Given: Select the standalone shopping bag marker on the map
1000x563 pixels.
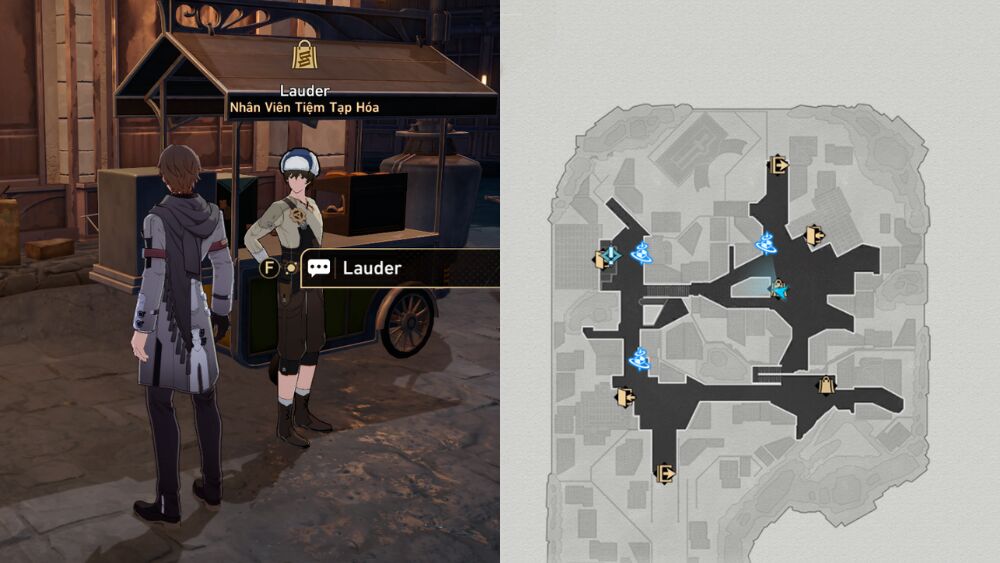Looking at the screenshot, I should (826, 385).
